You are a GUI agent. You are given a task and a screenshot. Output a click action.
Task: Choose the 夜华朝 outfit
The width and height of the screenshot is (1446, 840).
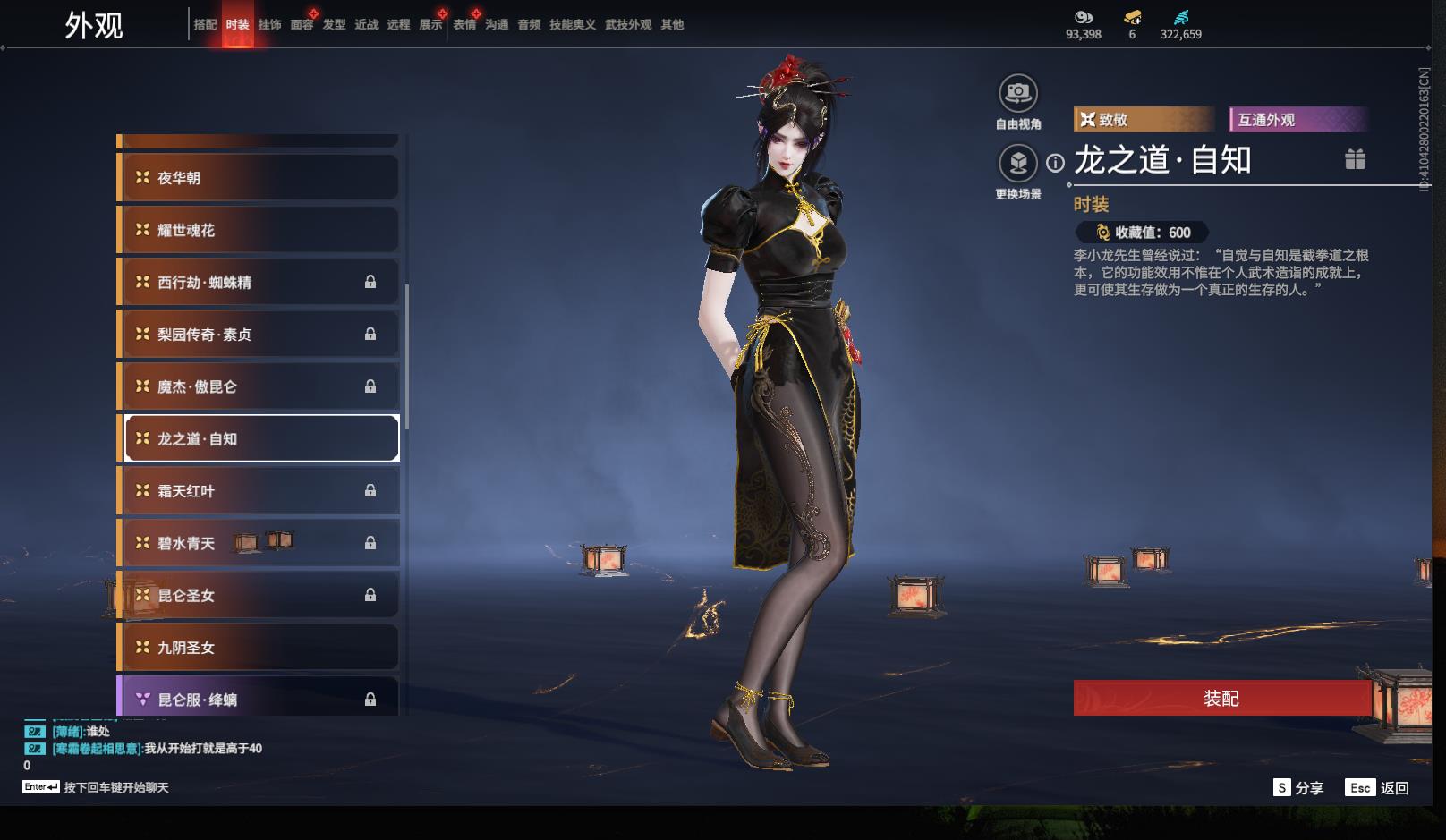click(x=259, y=178)
